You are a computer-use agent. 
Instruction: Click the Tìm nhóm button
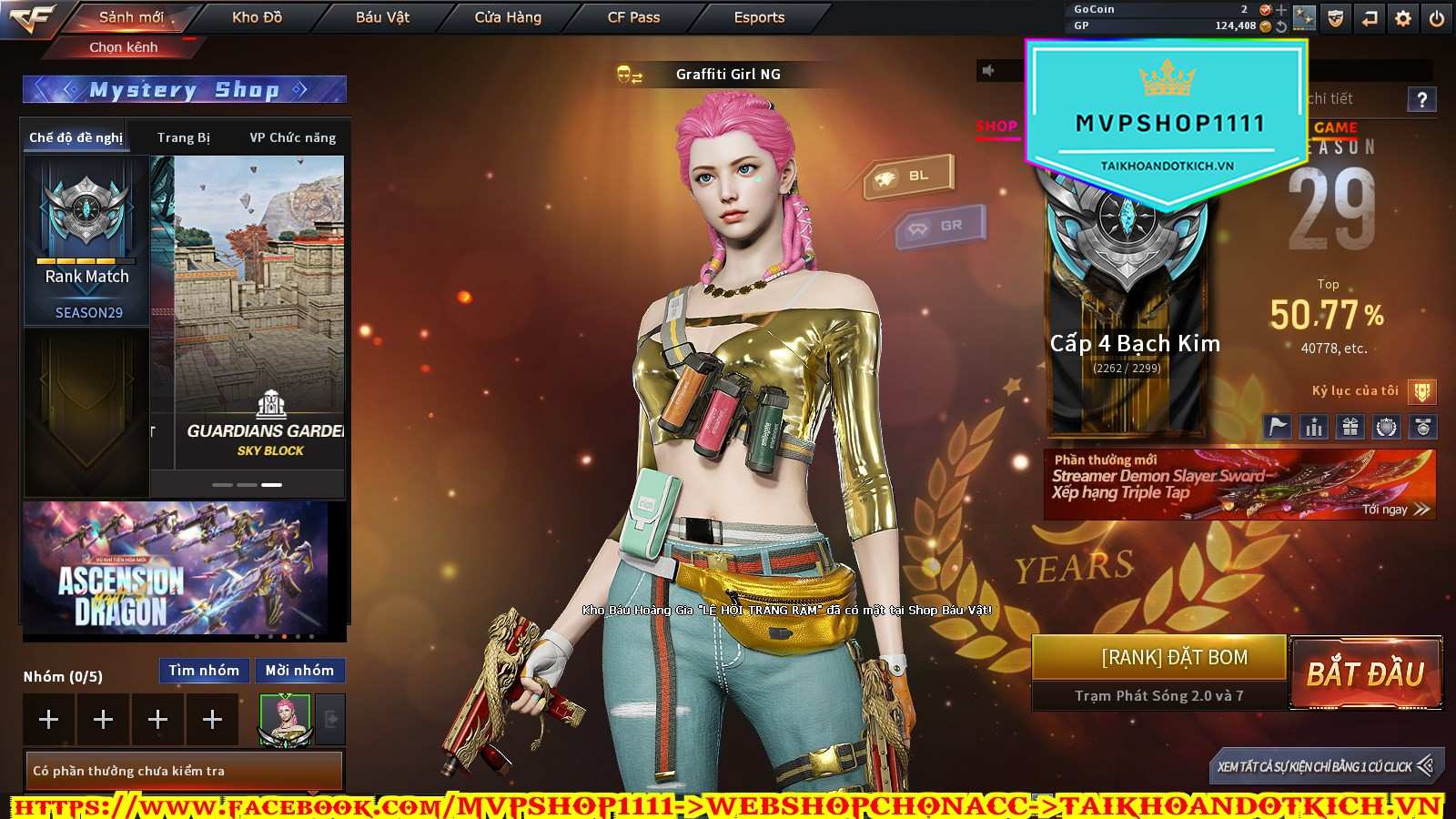point(204,671)
